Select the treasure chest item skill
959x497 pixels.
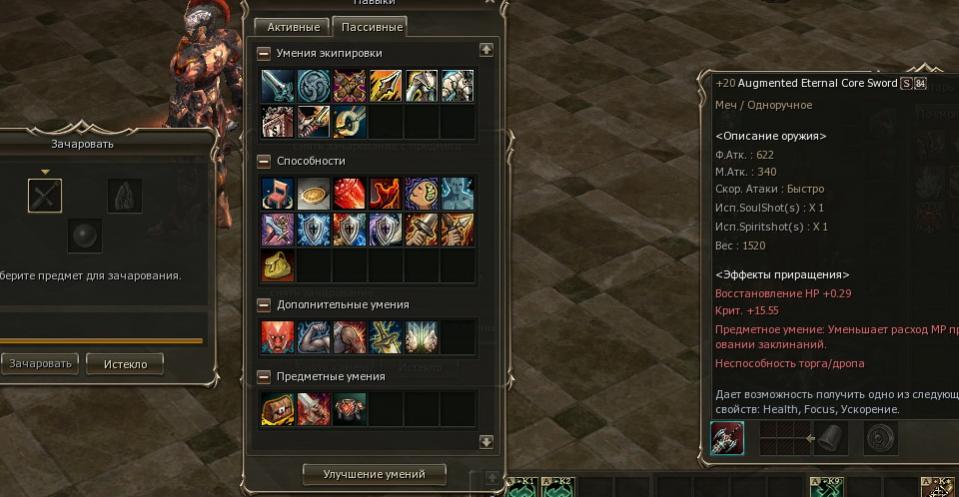pos(278,408)
